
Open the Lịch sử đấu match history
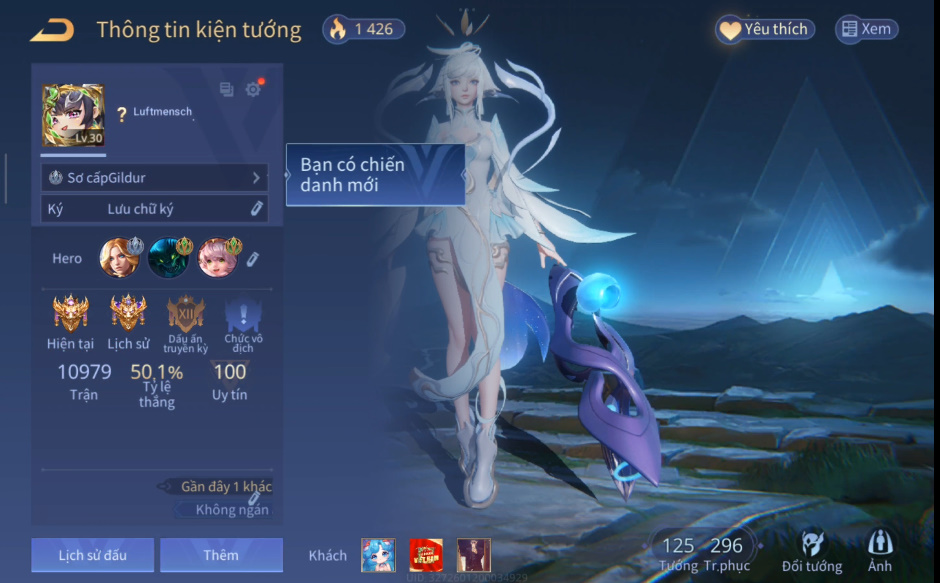pyautogui.click(x=92, y=555)
